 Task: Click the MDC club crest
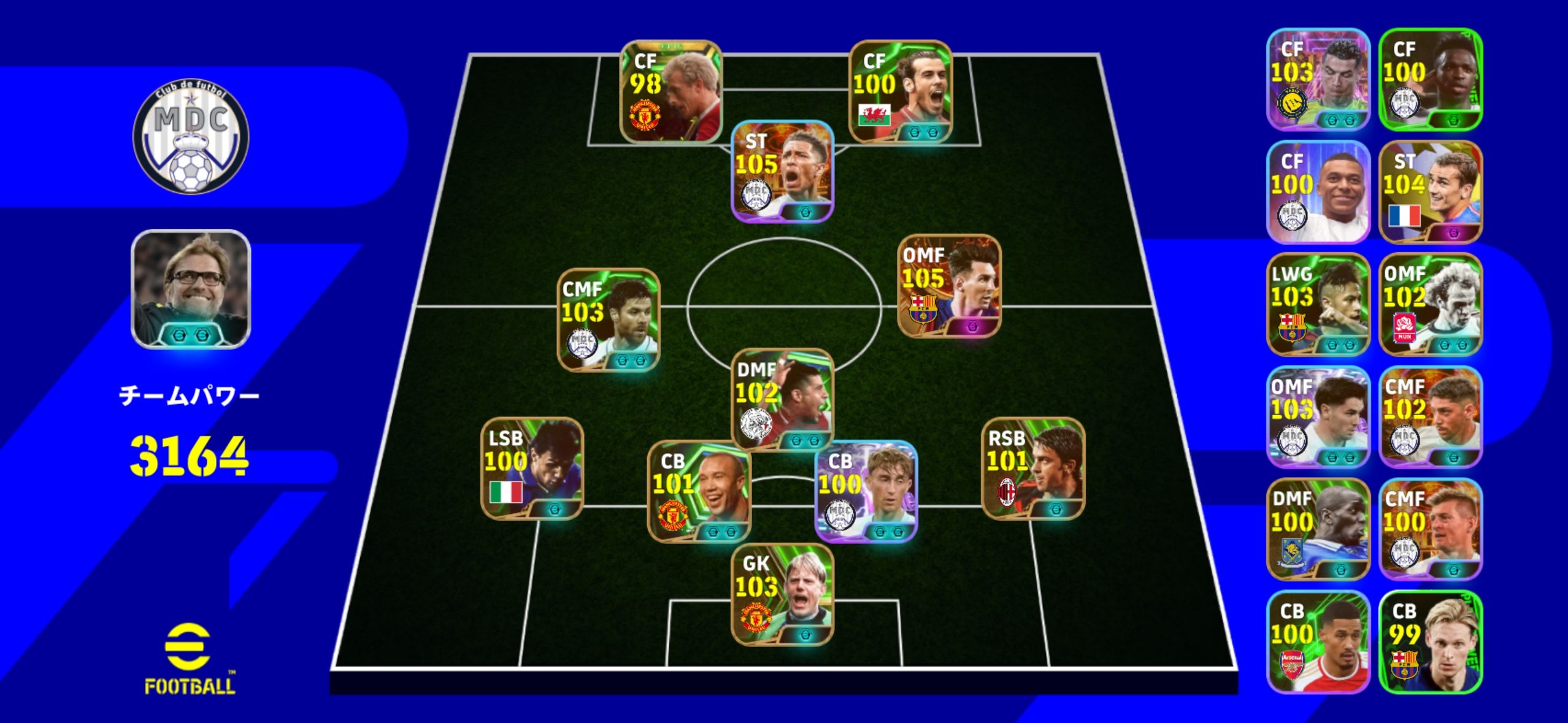point(191,136)
